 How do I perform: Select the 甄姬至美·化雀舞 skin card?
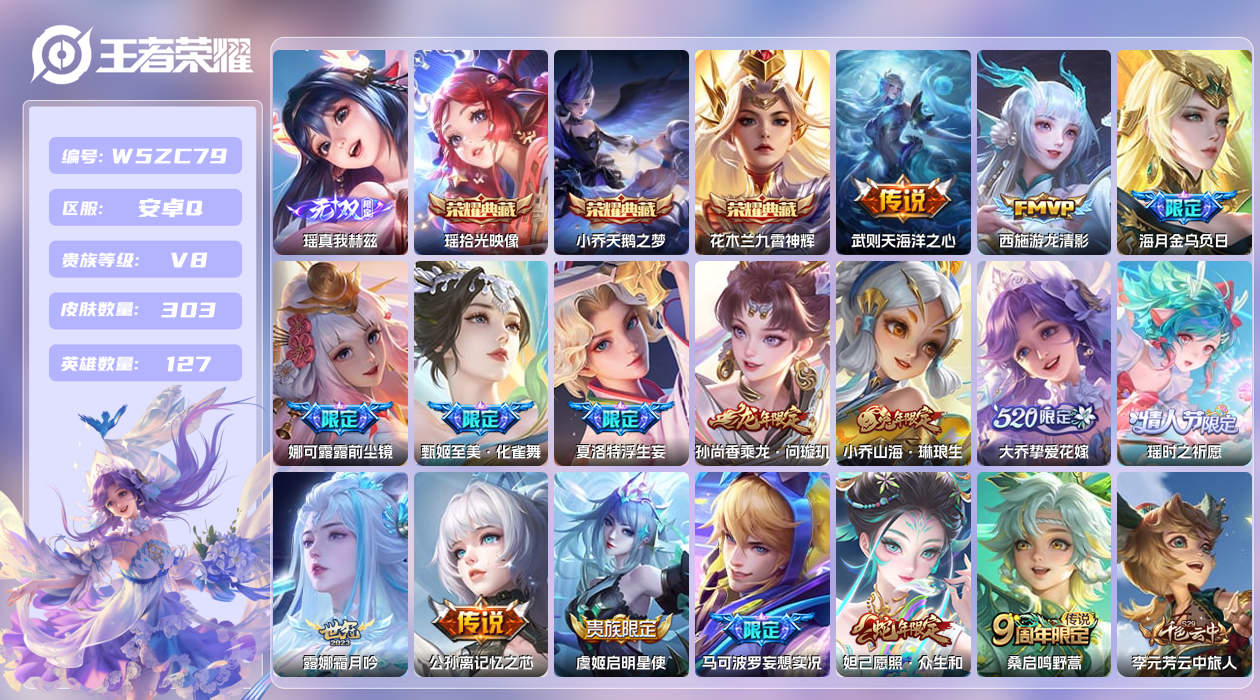pyautogui.click(x=481, y=363)
